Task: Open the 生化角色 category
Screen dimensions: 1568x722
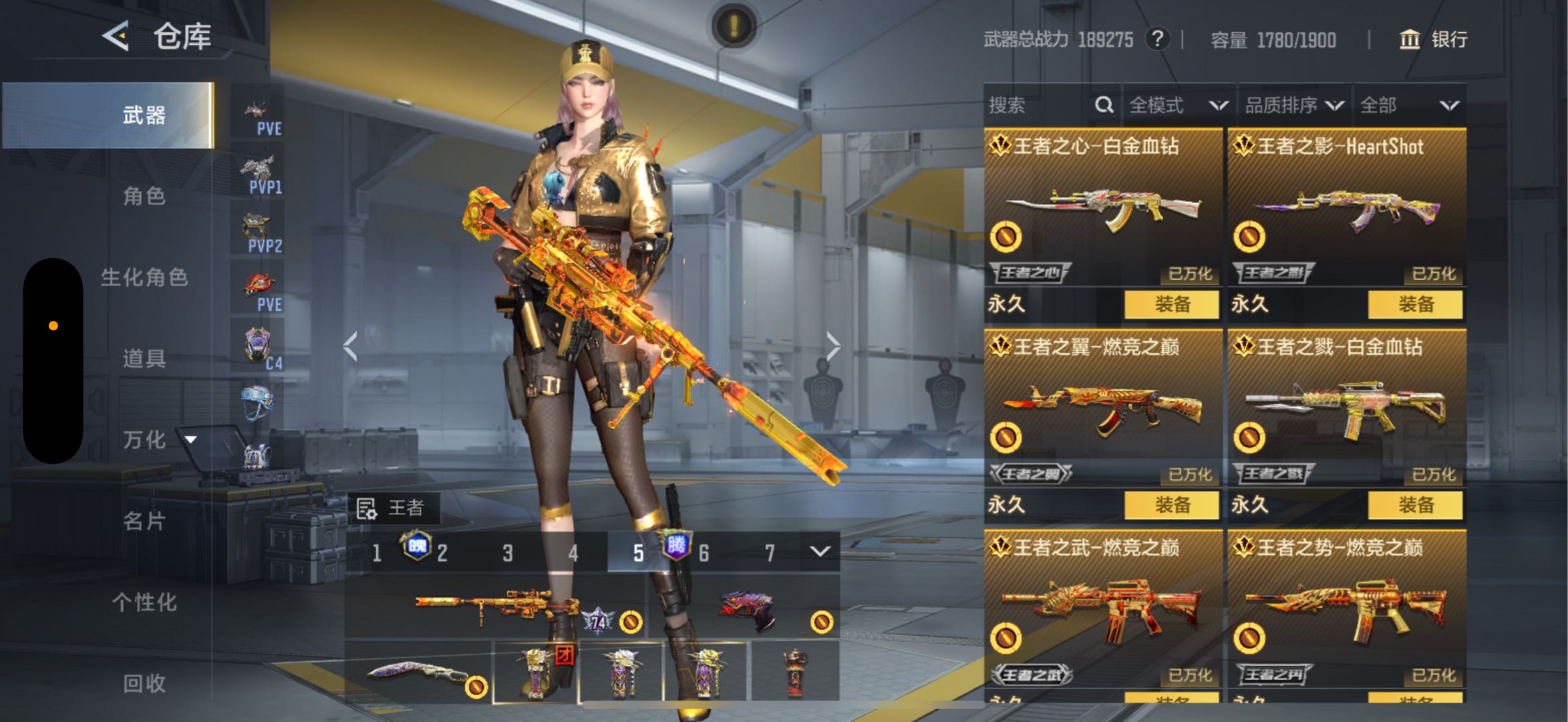Action: coord(144,277)
